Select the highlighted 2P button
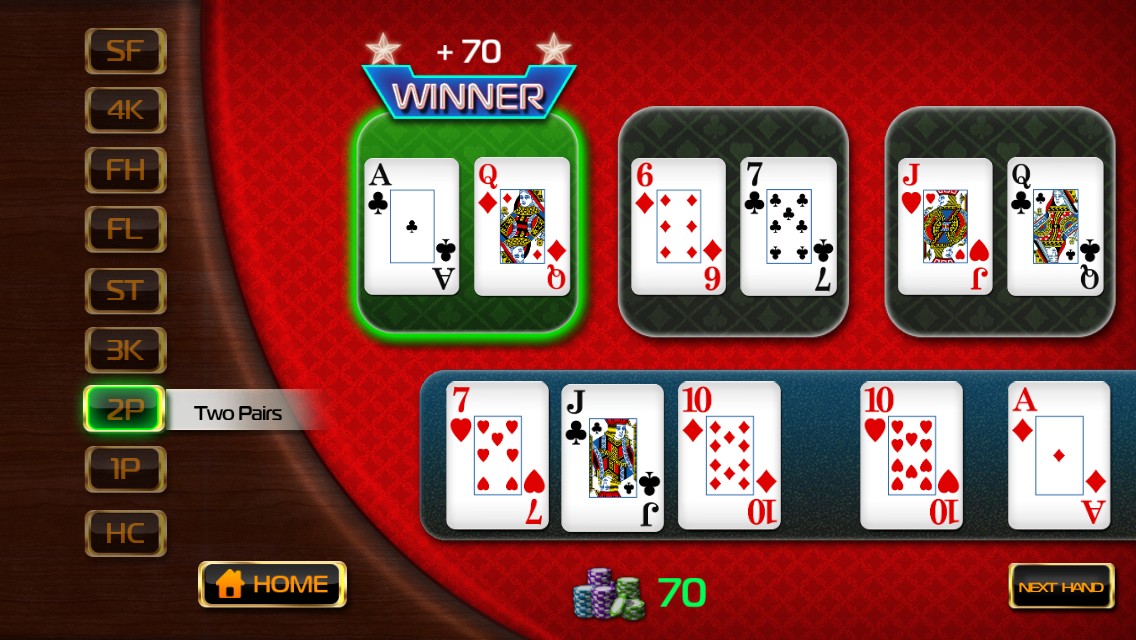1136x640 pixels. coord(124,410)
